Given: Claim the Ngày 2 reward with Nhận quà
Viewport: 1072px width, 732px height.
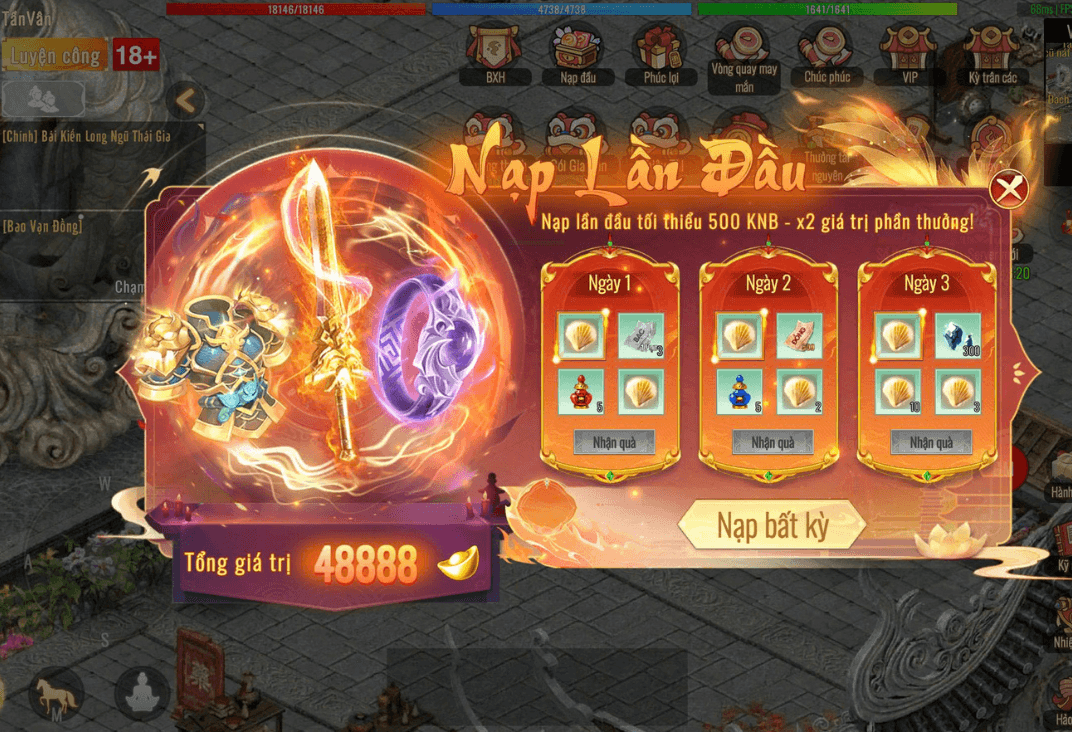Looking at the screenshot, I should click(772, 442).
